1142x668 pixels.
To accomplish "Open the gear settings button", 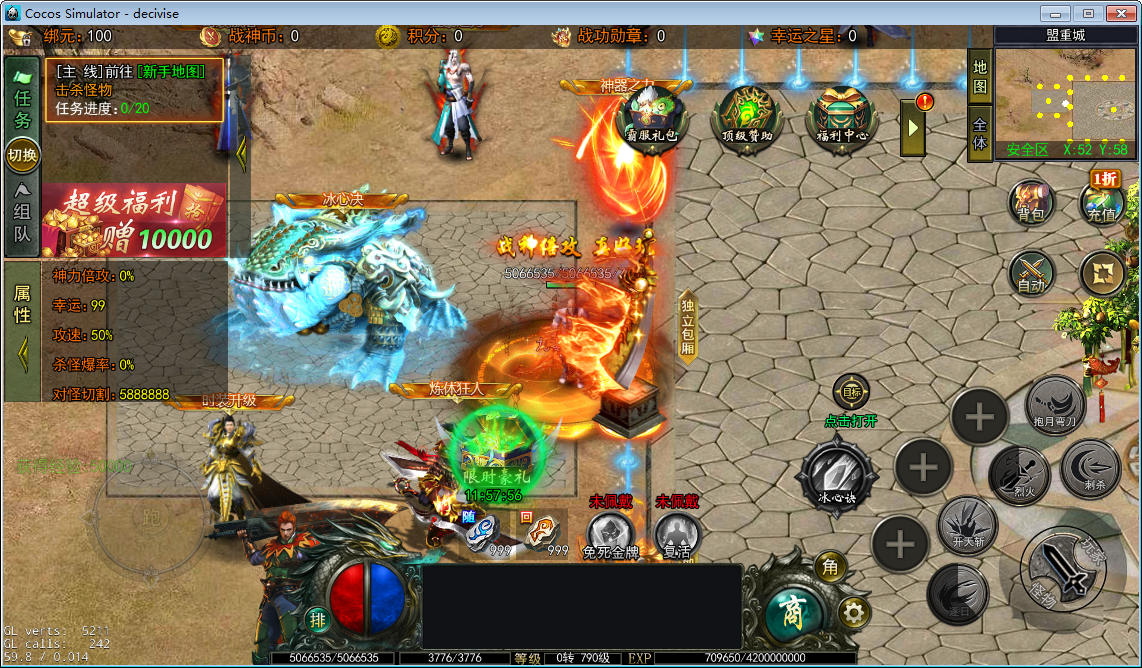I will click(x=853, y=611).
